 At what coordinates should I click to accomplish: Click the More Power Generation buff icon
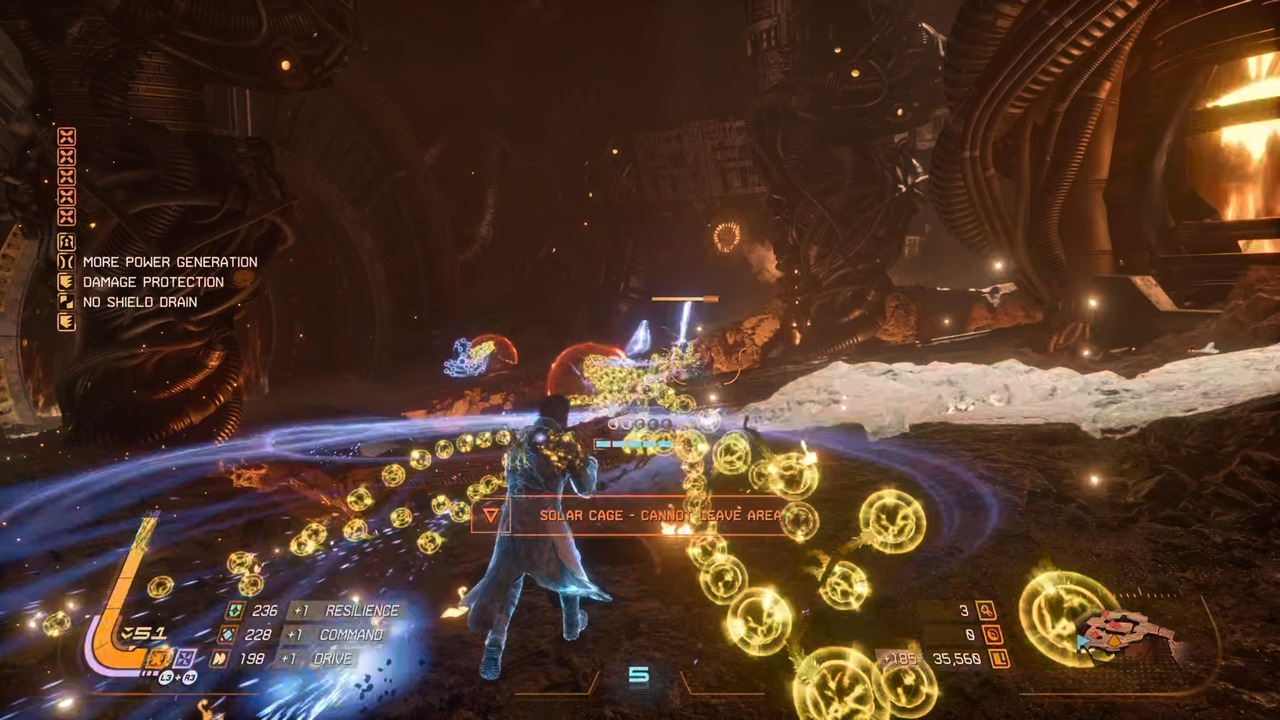click(x=66, y=262)
